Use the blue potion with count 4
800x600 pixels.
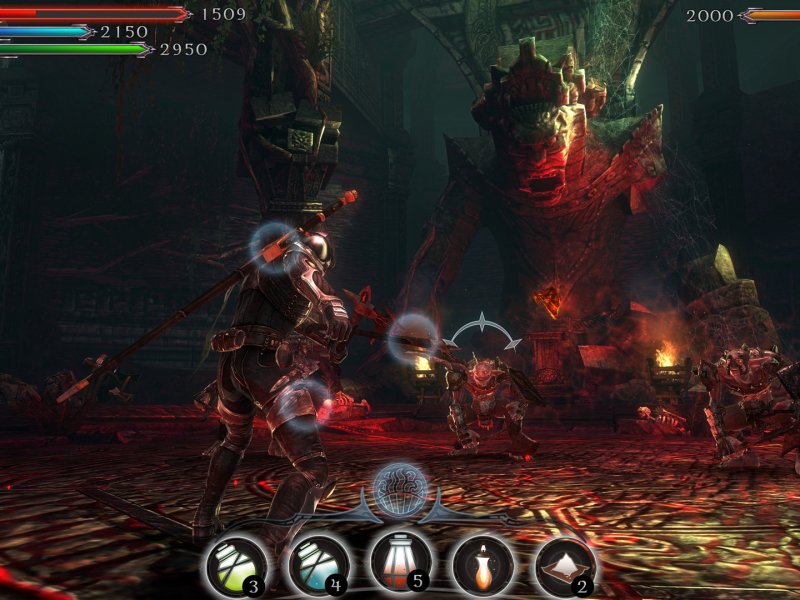point(318,566)
